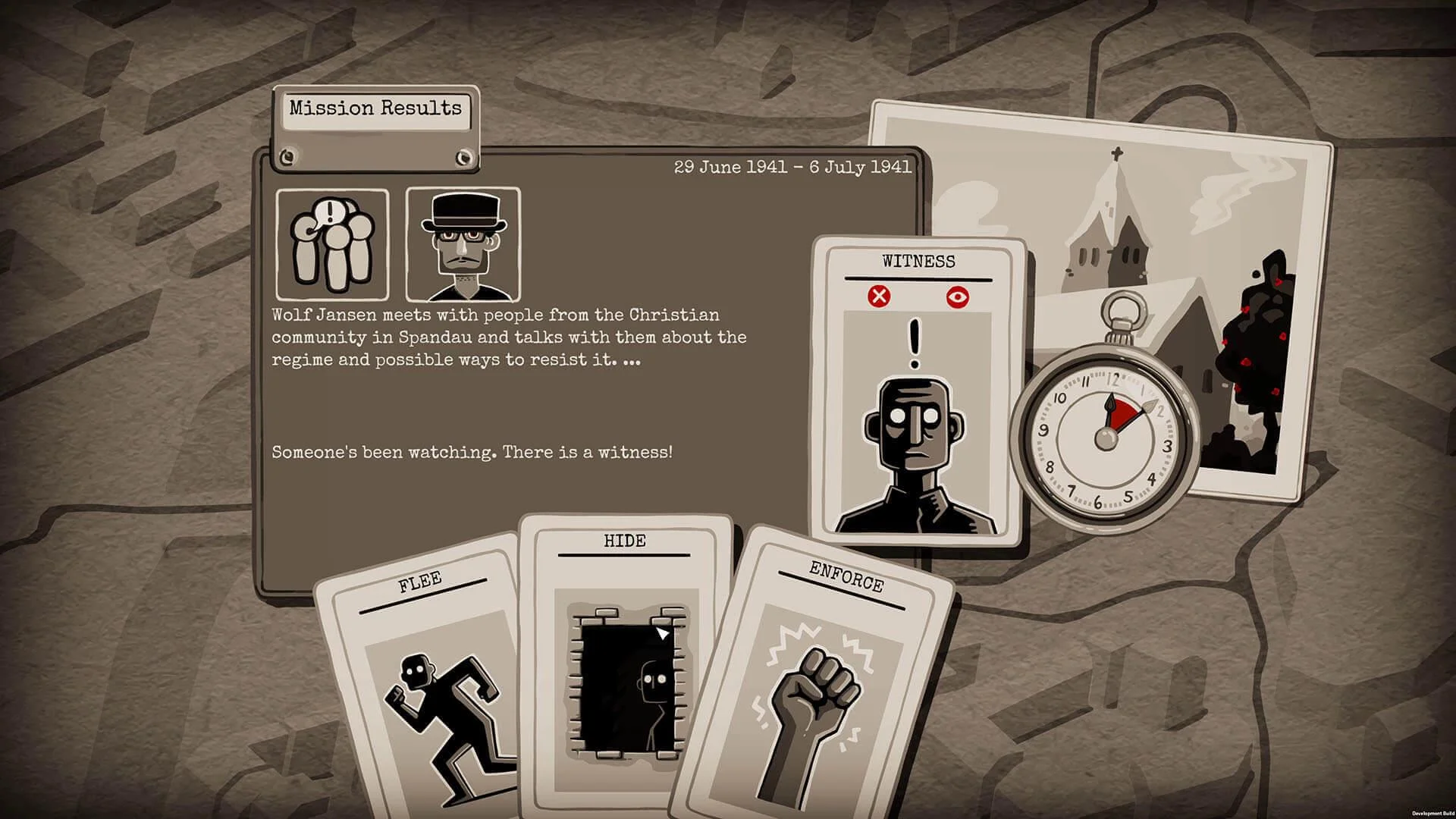Screen dimensions: 1456x819
Task: Click the Mission Results title tab
Action: (x=374, y=108)
